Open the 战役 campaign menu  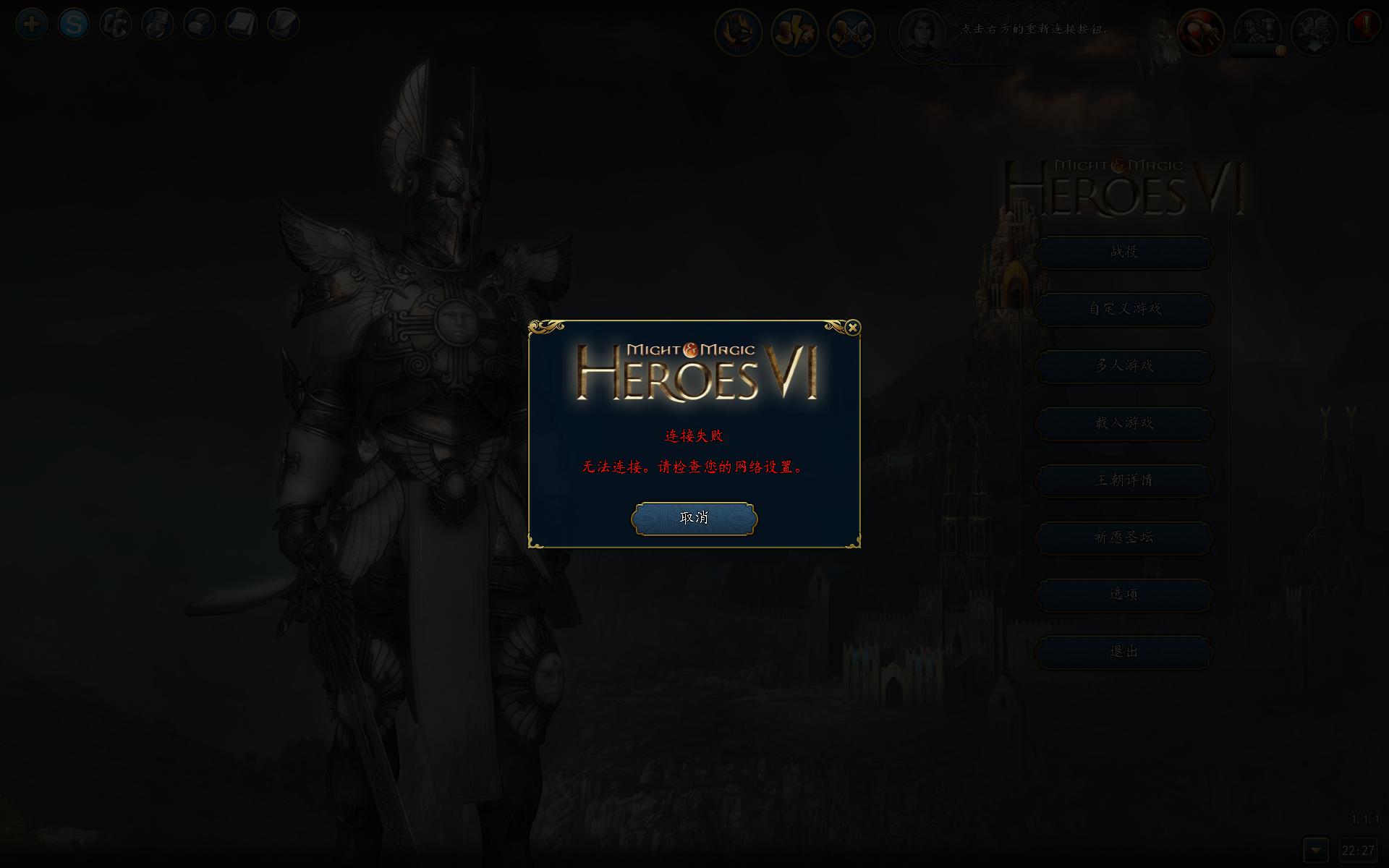tap(1124, 252)
